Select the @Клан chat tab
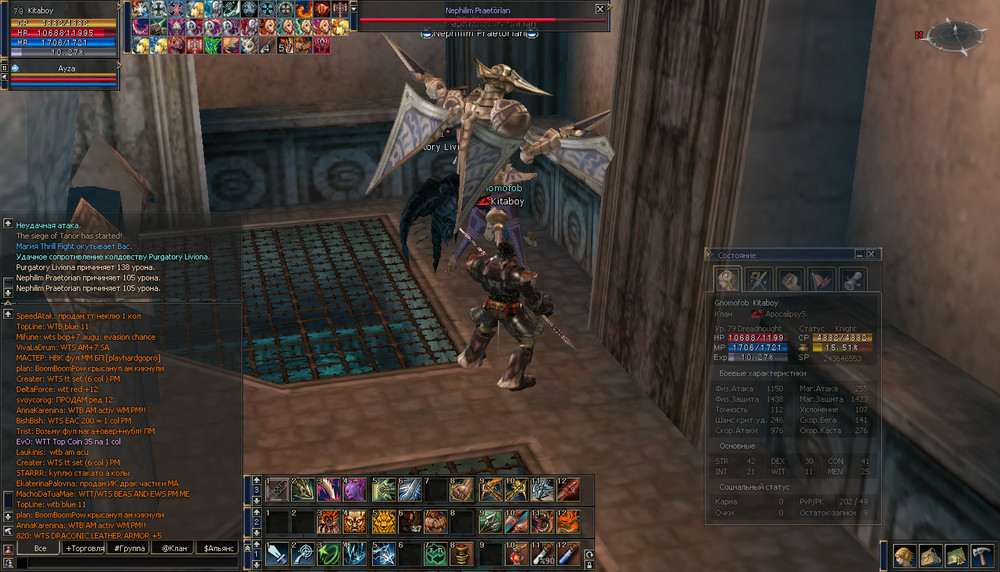Viewport: 1000px width, 572px height. point(174,548)
